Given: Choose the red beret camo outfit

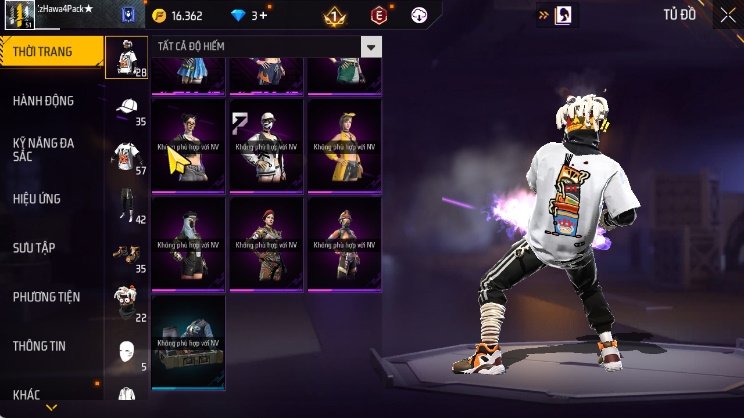Looking at the screenshot, I should [266, 238].
